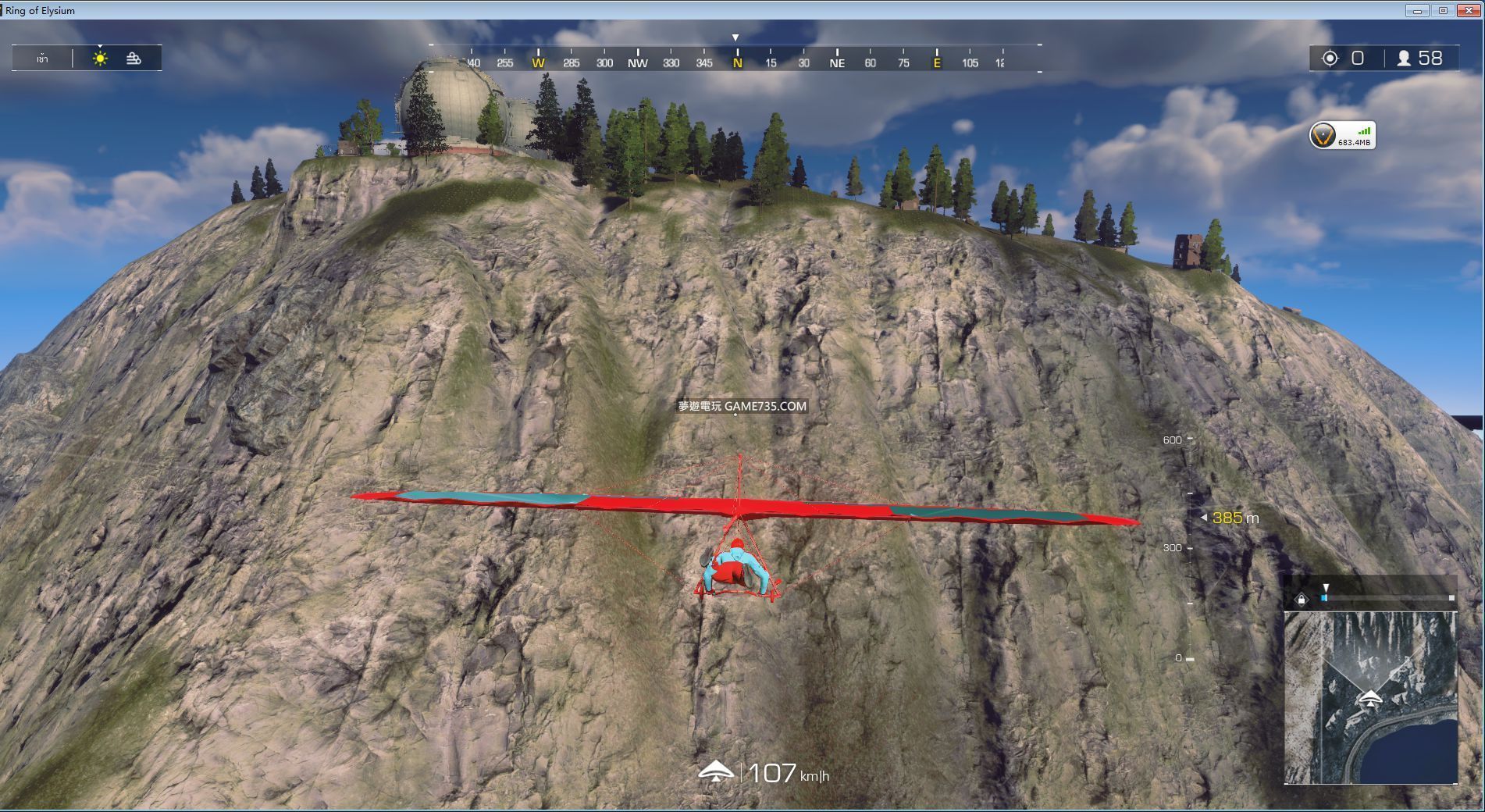Maximize the game window

point(1443,10)
